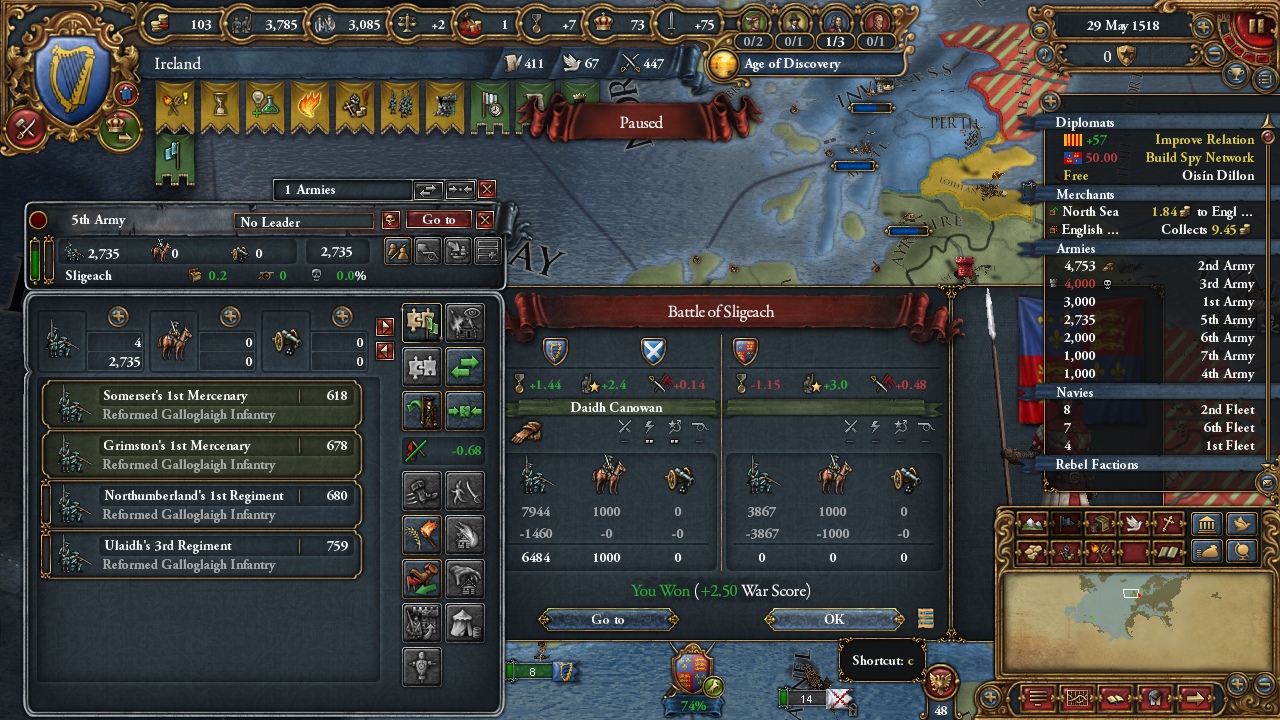Switch to the economy macrobuilder tab
Image resolution: width=1280 pixels, height=720 pixels.
click(1205, 552)
